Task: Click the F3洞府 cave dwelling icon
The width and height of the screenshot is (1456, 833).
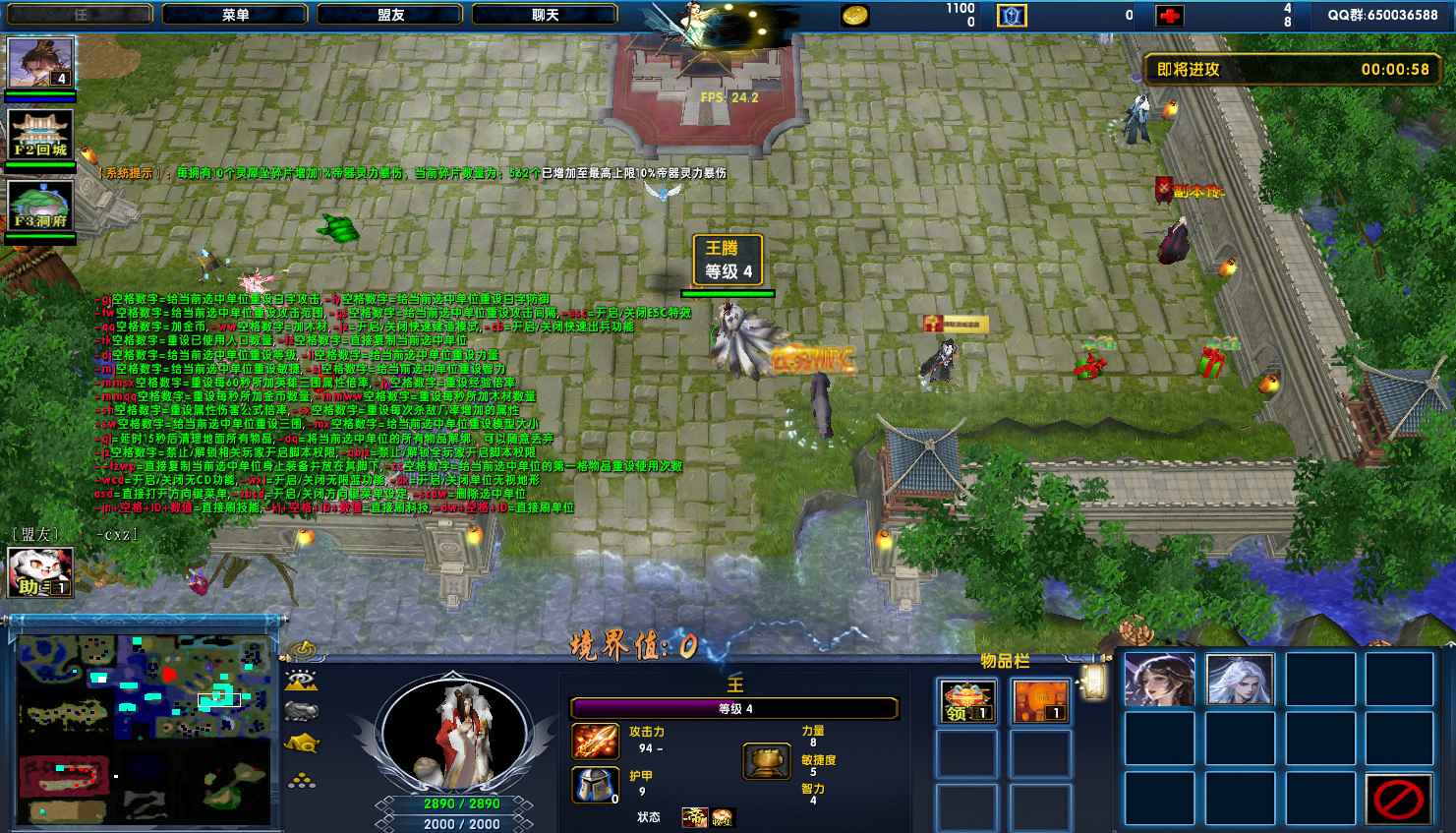Action: [x=40, y=206]
